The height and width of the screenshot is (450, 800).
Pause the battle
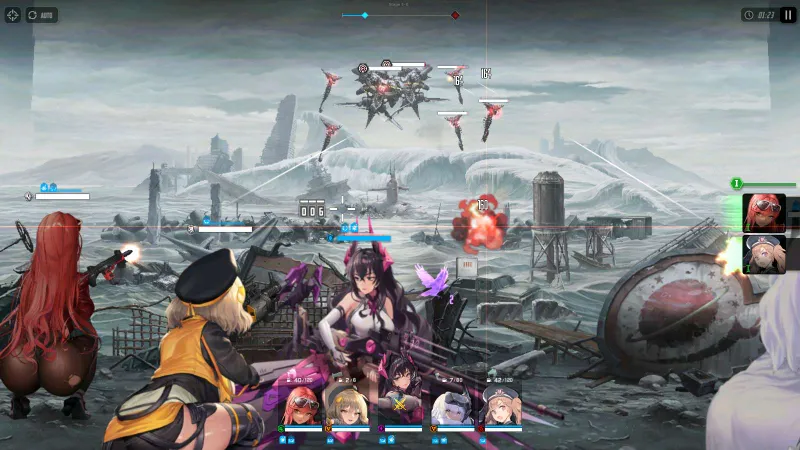pyautogui.click(x=788, y=15)
